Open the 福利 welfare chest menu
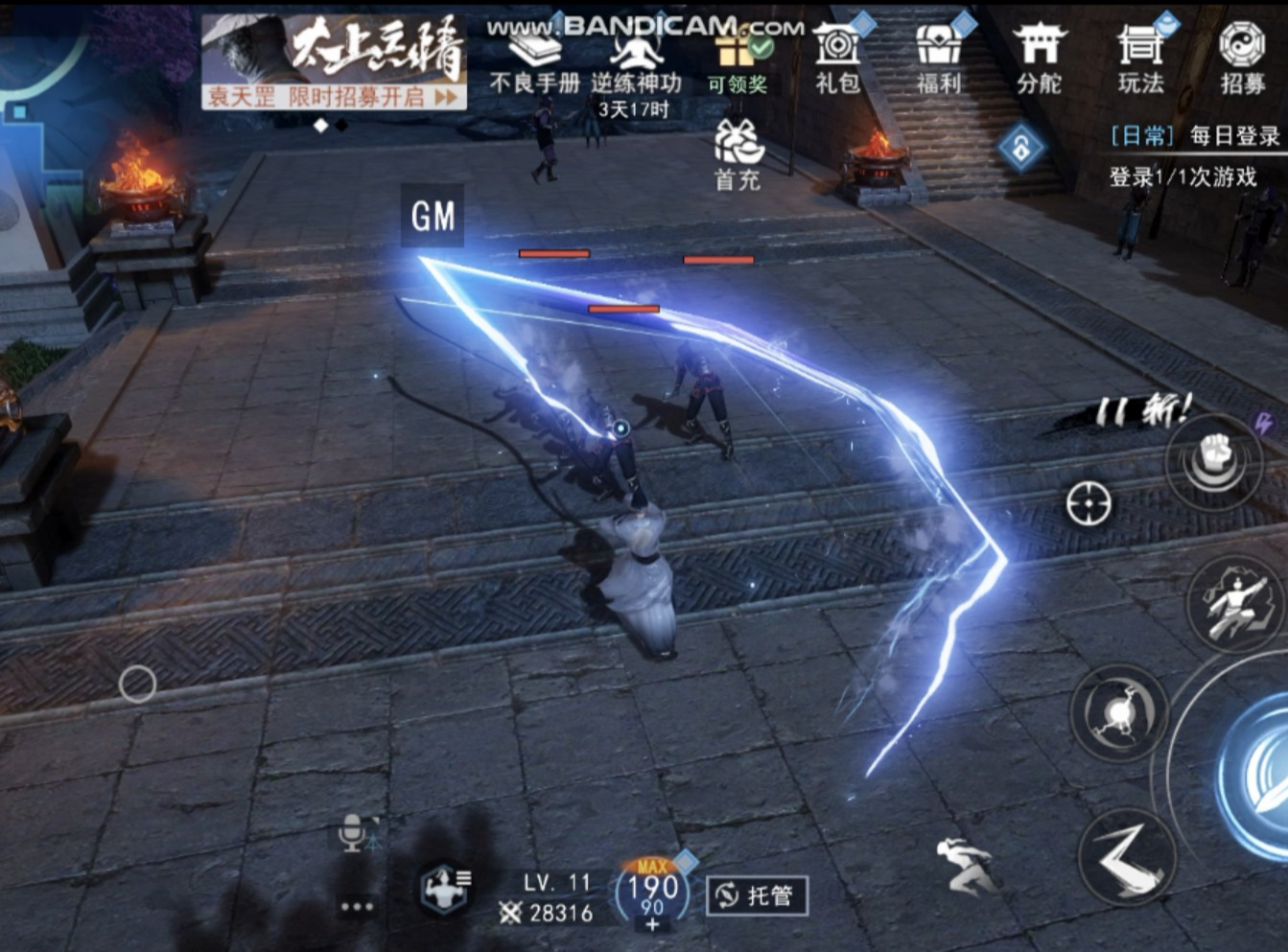This screenshot has width=1288, height=952. (x=939, y=58)
